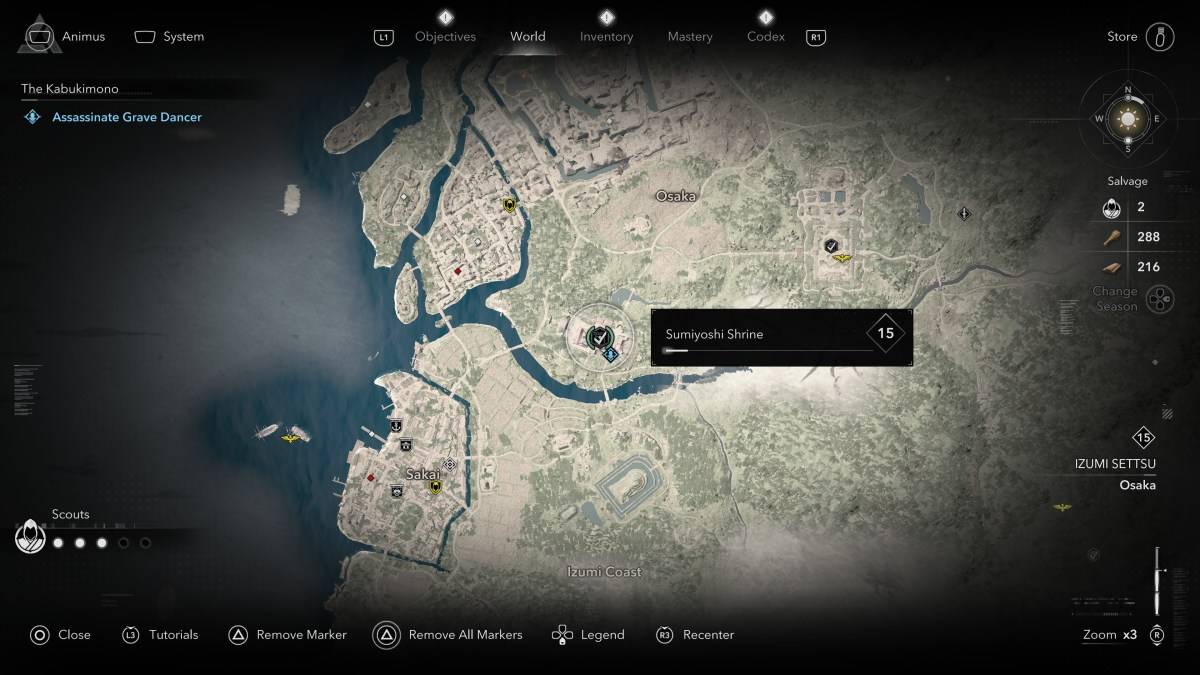Choose Remove All Markers
The width and height of the screenshot is (1200, 675).
465,634
